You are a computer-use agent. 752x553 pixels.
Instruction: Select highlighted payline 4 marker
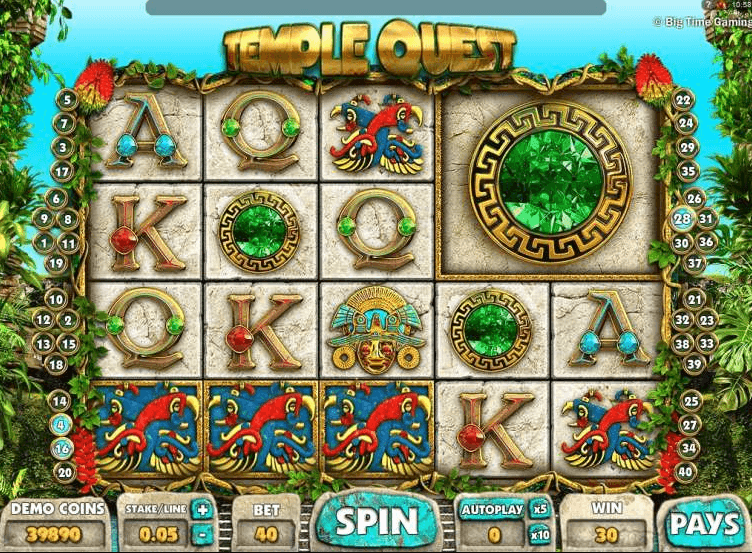coord(59,423)
